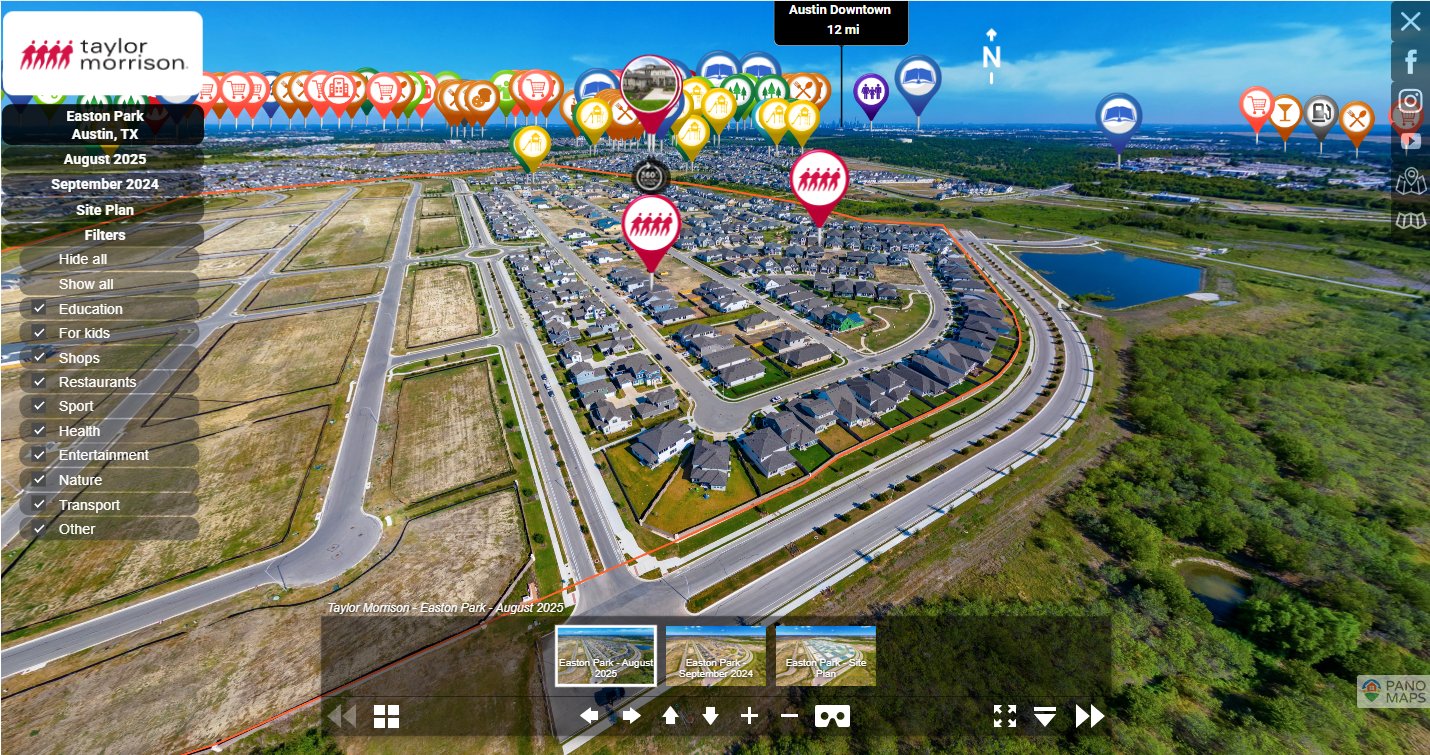Click the Austin Downtown 12 mi label
This screenshot has width=1430, height=755.
click(840, 20)
